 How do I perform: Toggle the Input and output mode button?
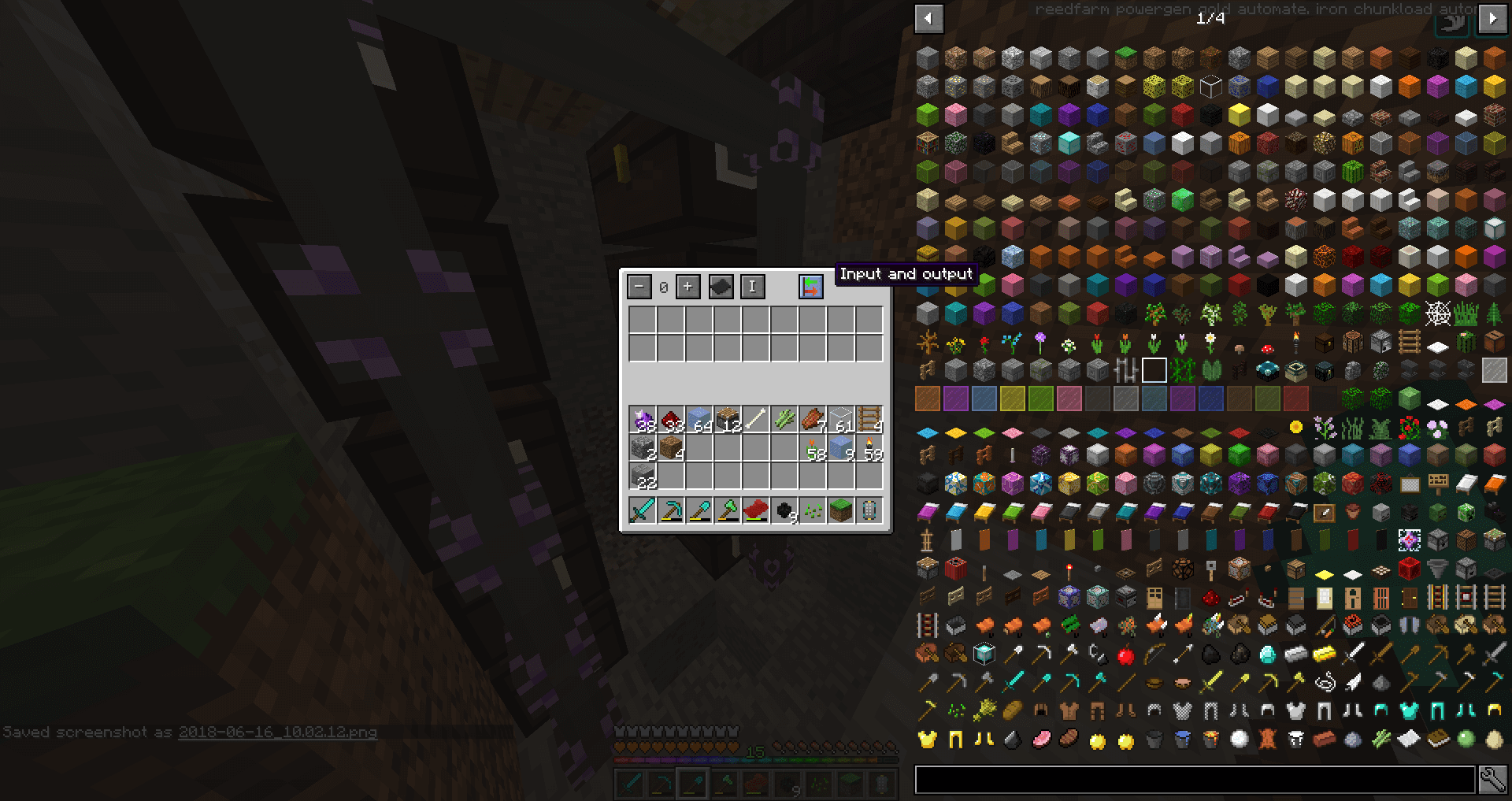click(810, 286)
